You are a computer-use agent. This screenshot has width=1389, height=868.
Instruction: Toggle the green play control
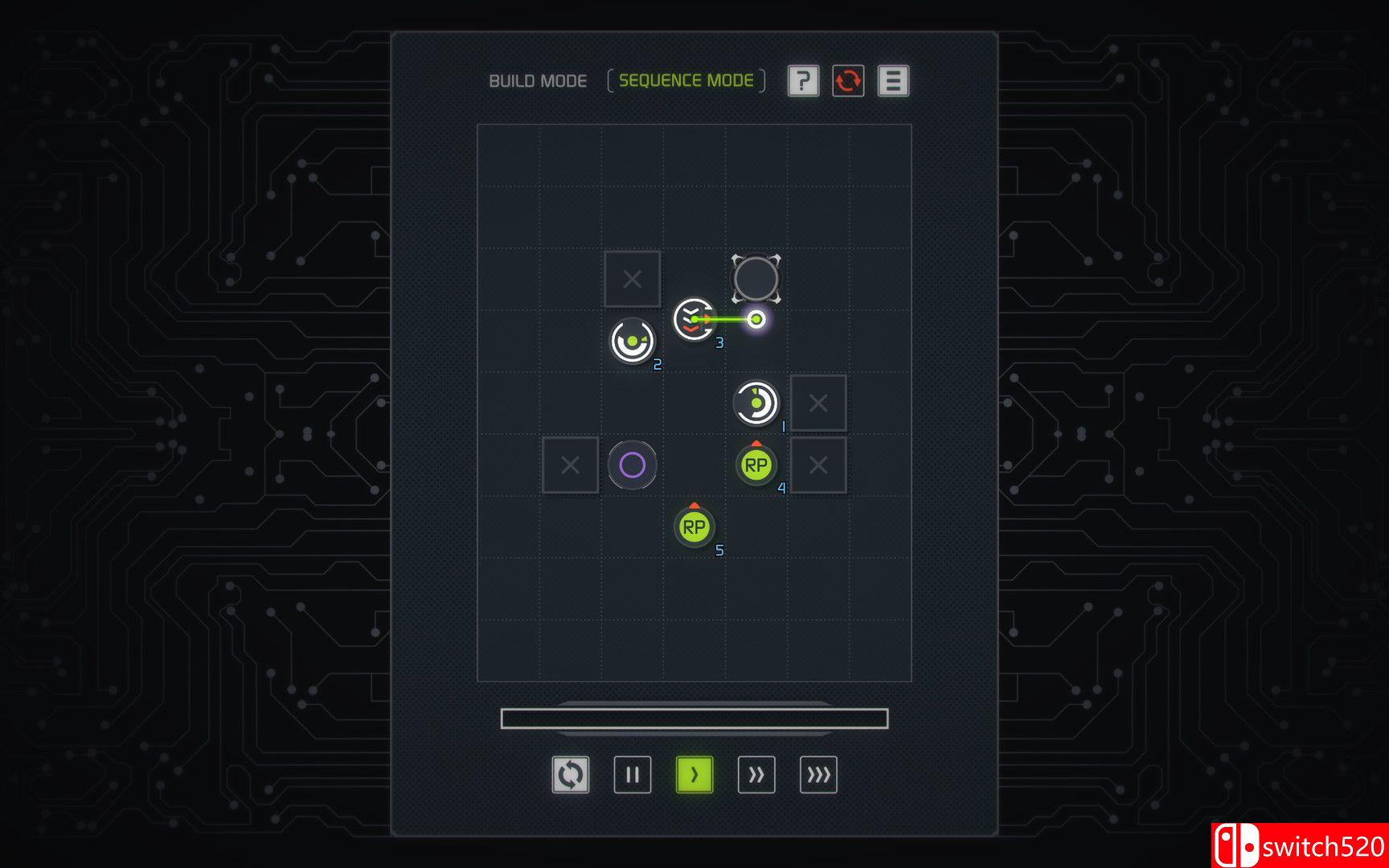(x=694, y=774)
